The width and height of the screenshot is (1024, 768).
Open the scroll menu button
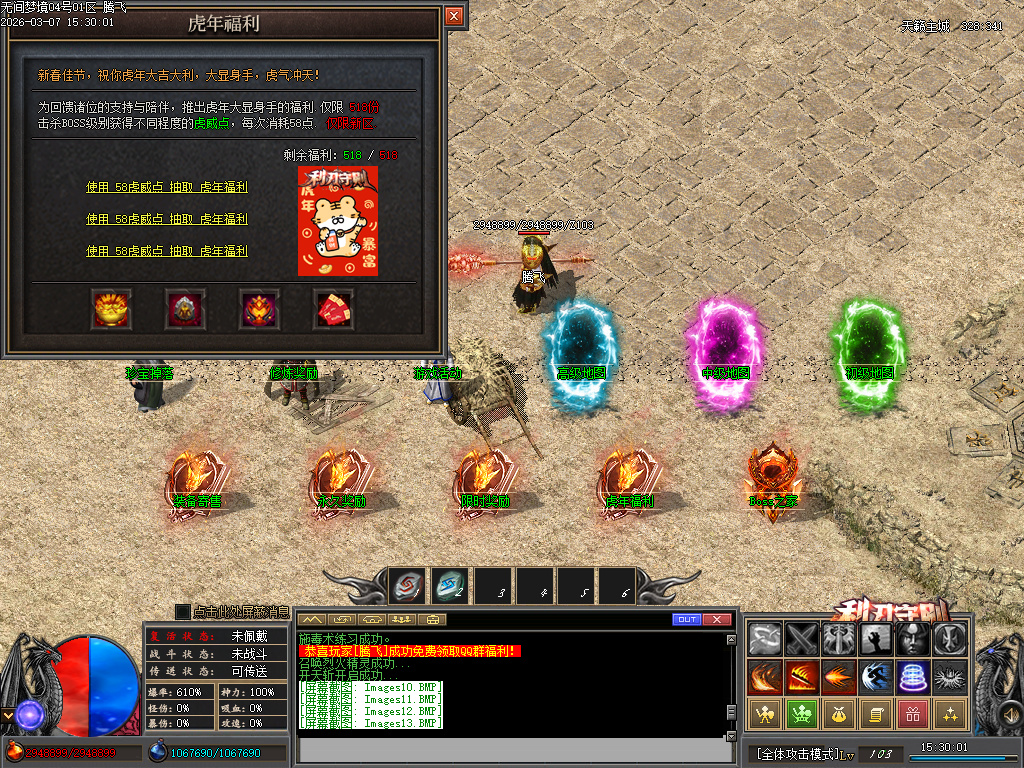(876, 714)
